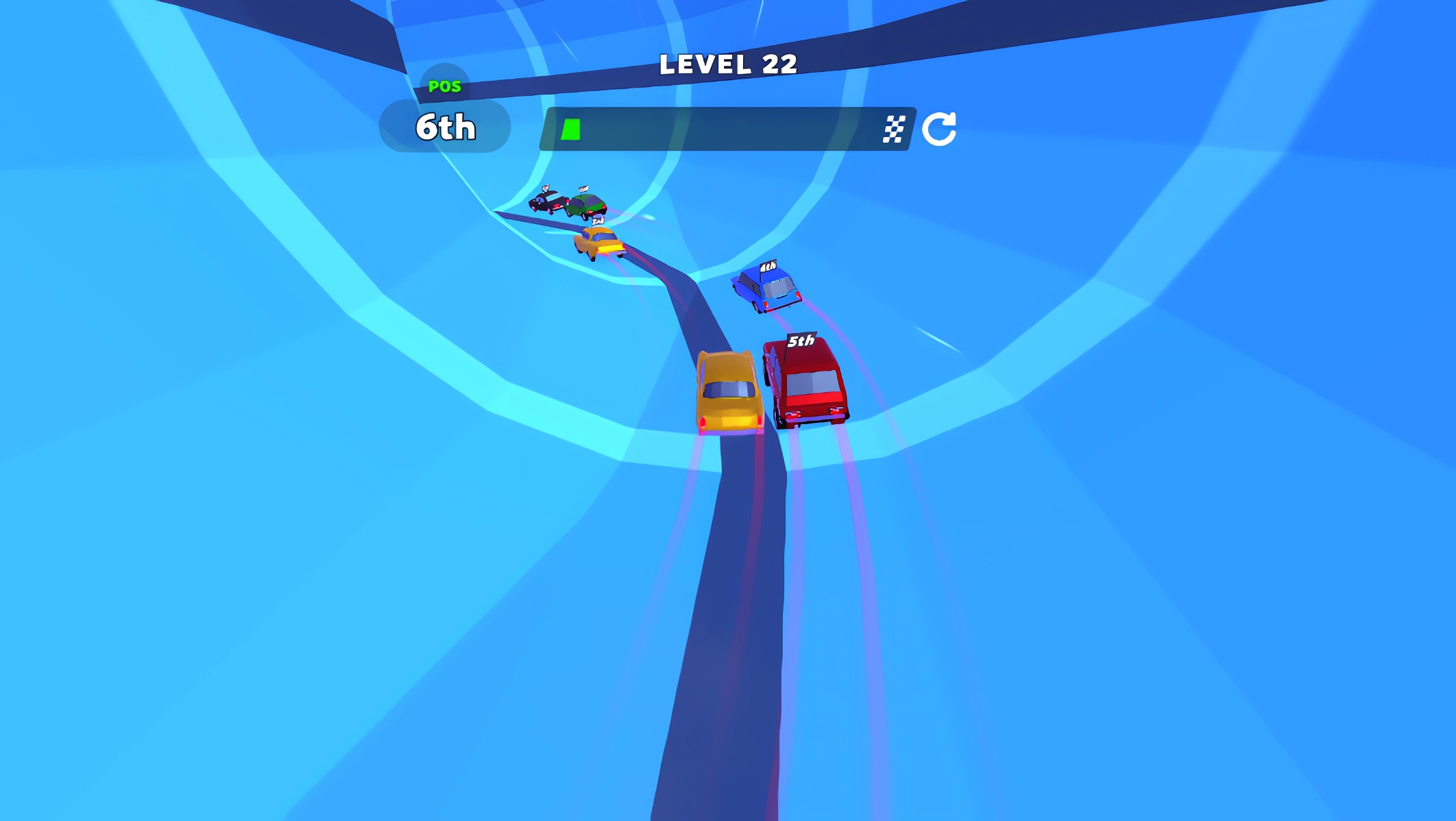1456x821 pixels.
Task: Click the restart level icon
Action: (x=941, y=127)
